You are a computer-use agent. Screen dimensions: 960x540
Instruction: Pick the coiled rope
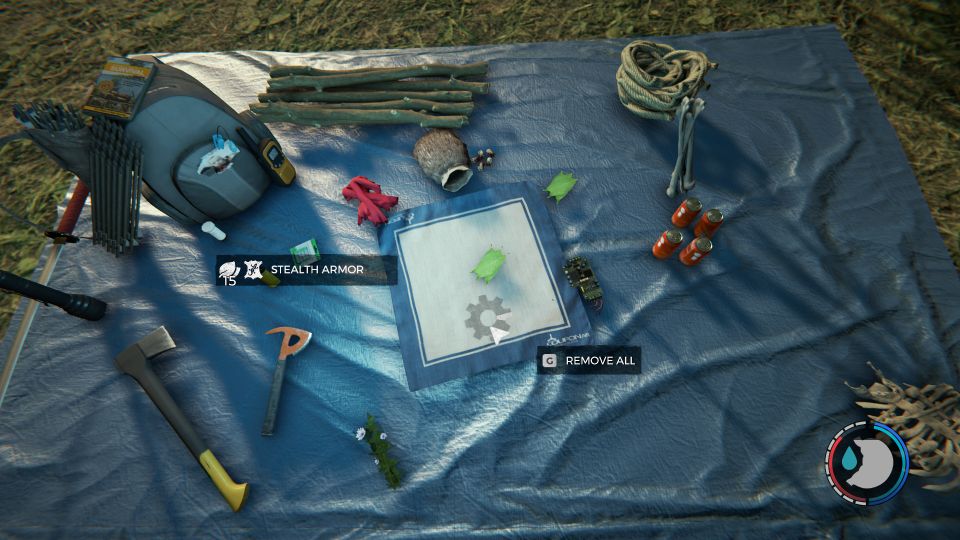coord(662,73)
